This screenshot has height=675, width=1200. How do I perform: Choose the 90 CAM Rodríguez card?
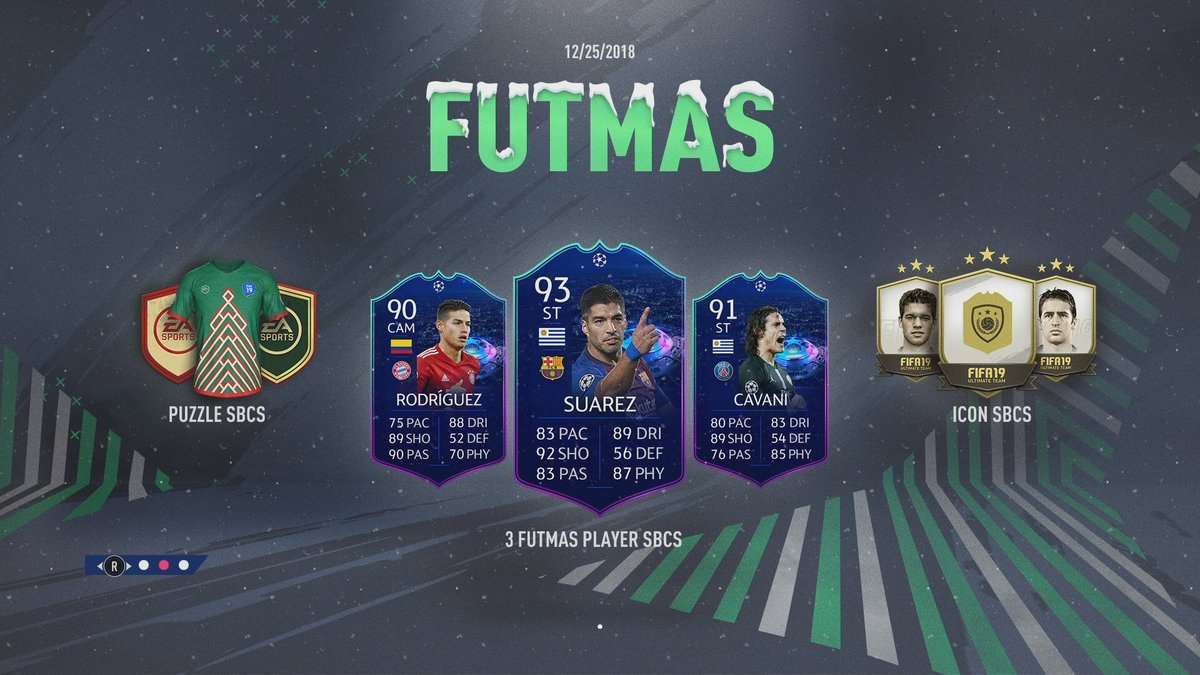tap(438, 375)
